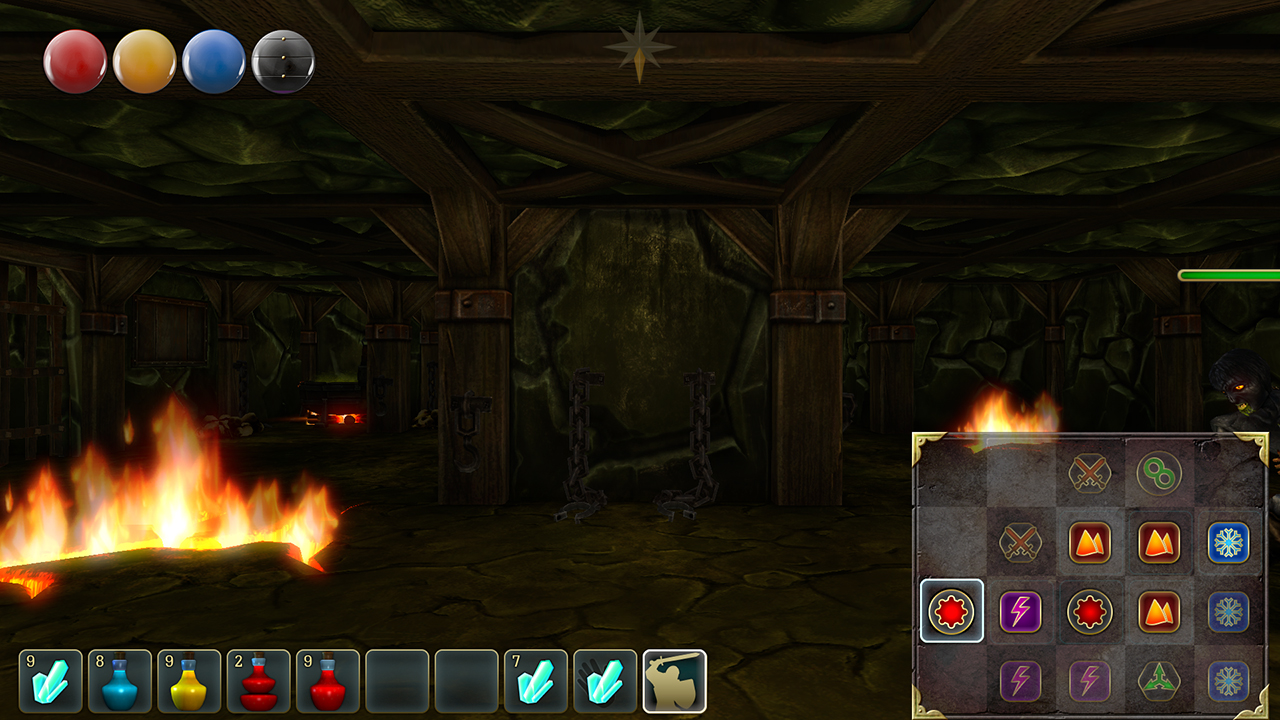Image resolution: width=1280 pixels, height=720 pixels.
Task: Use the round red potion with count 9
Action: point(327,681)
